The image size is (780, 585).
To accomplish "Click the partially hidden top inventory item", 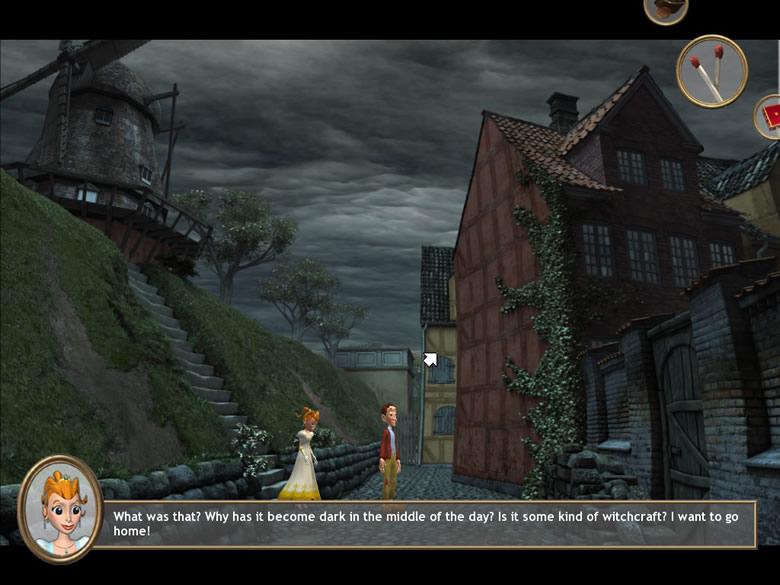I will [x=665, y=9].
